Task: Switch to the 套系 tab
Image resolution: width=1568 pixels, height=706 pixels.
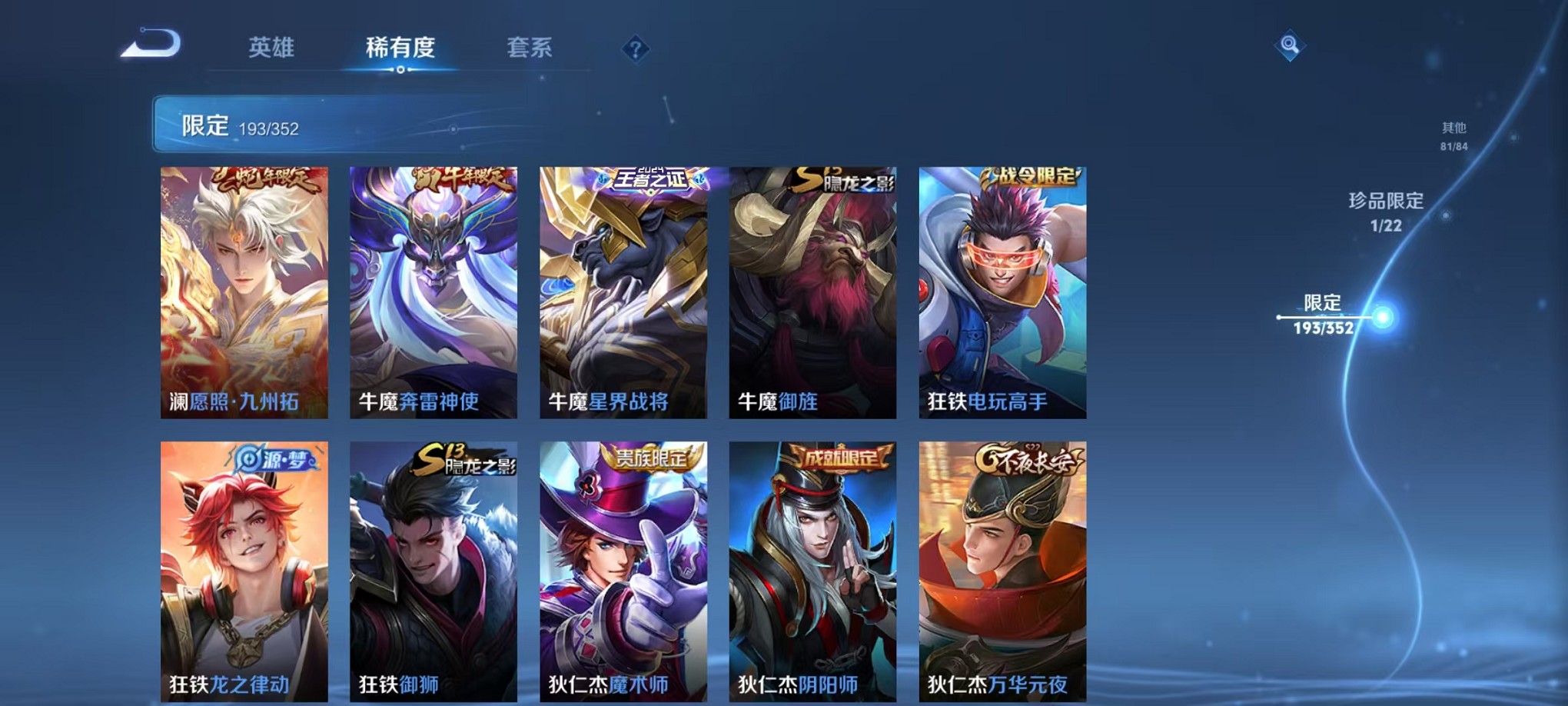Action: pos(529,49)
